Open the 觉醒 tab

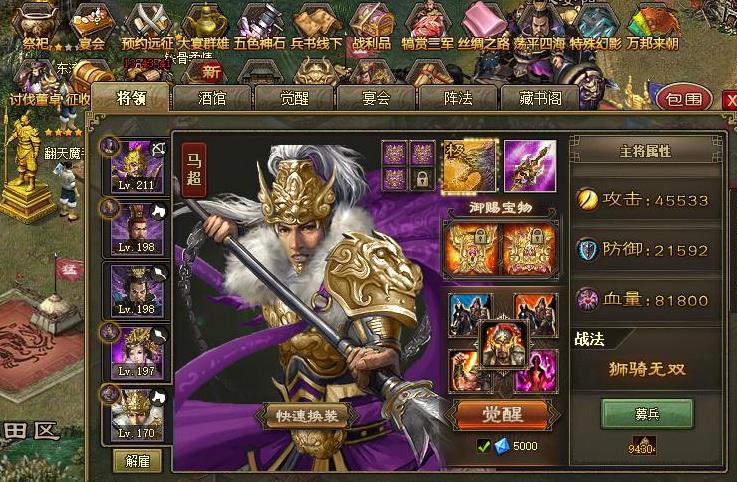[293, 98]
